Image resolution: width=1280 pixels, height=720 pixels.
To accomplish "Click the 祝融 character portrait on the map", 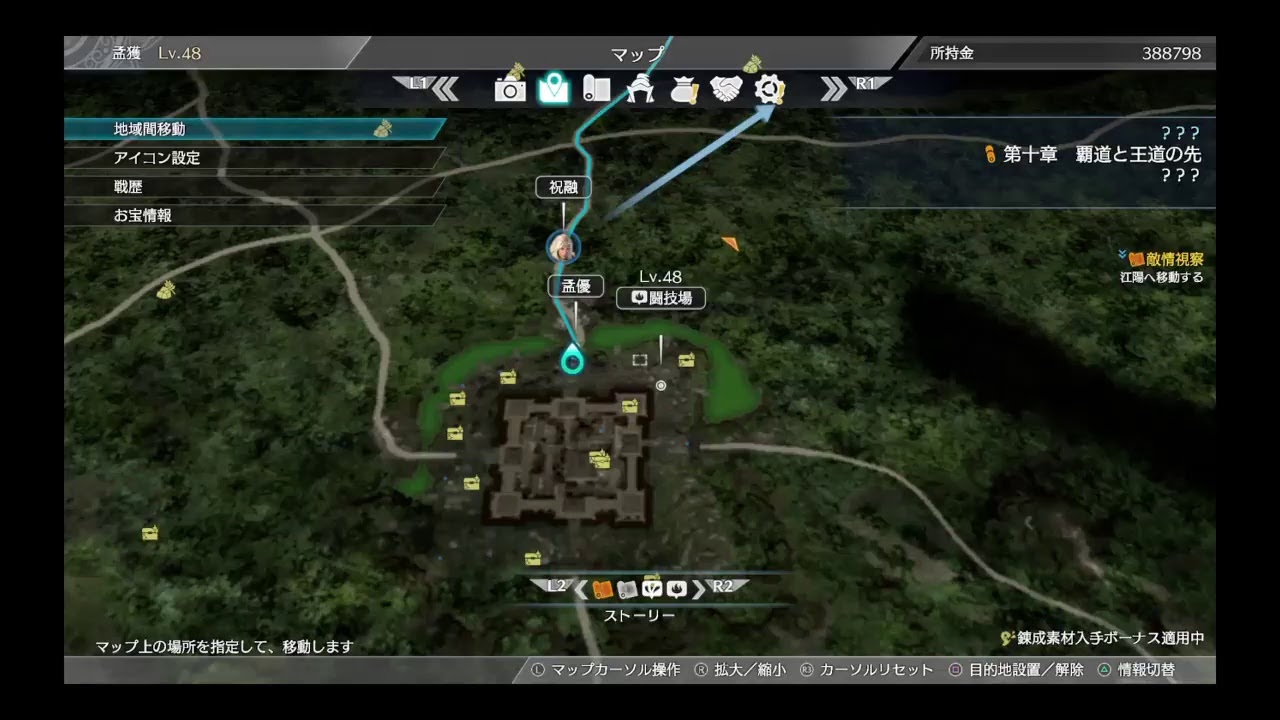I will (563, 247).
